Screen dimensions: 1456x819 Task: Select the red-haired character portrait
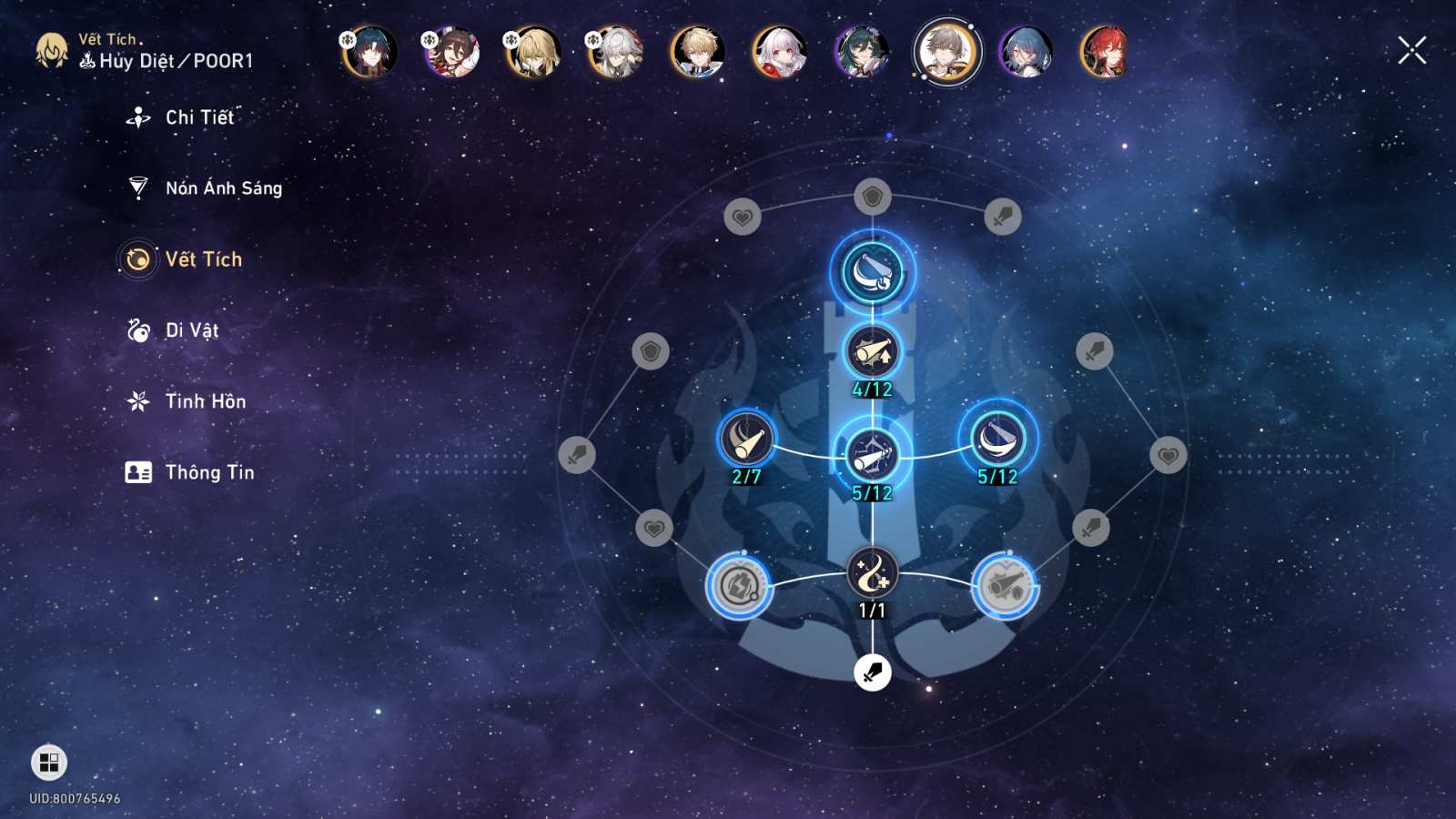click(1105, 52)
